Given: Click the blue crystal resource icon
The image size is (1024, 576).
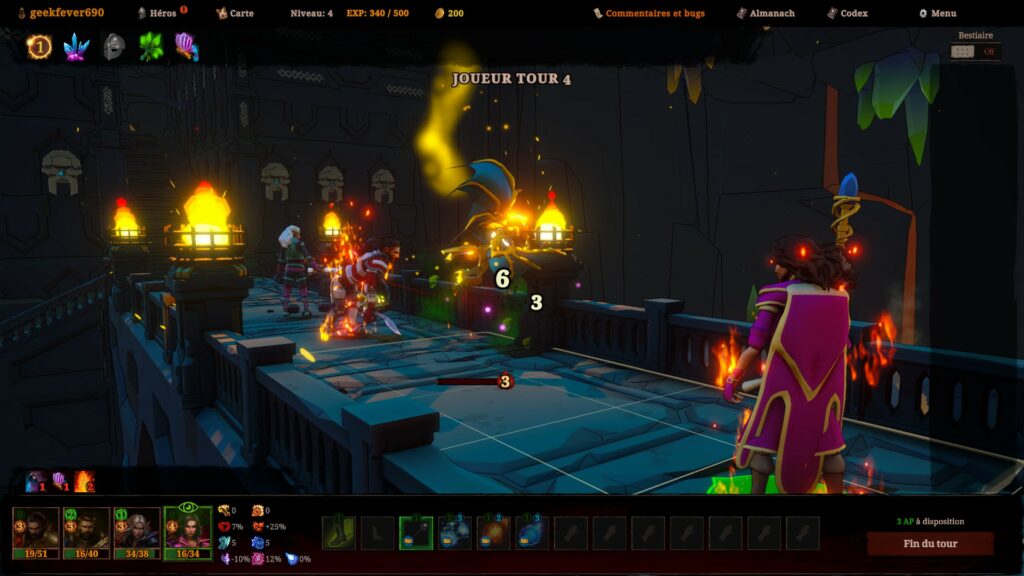Looking at the screenshot, I should pyautogui.click(x=77, y=46).
